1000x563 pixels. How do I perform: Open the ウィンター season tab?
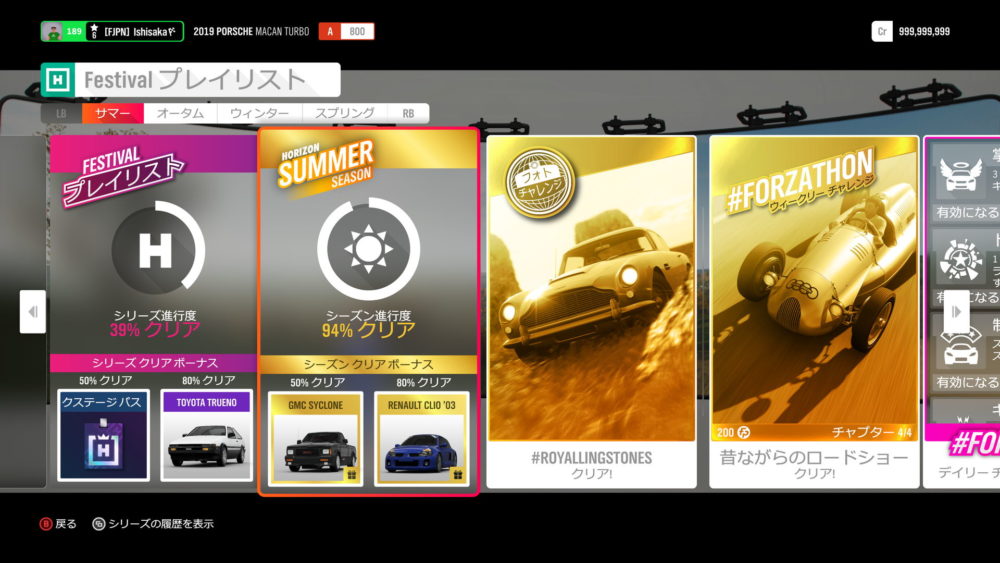pyautogui.click(x=259, y=114)
